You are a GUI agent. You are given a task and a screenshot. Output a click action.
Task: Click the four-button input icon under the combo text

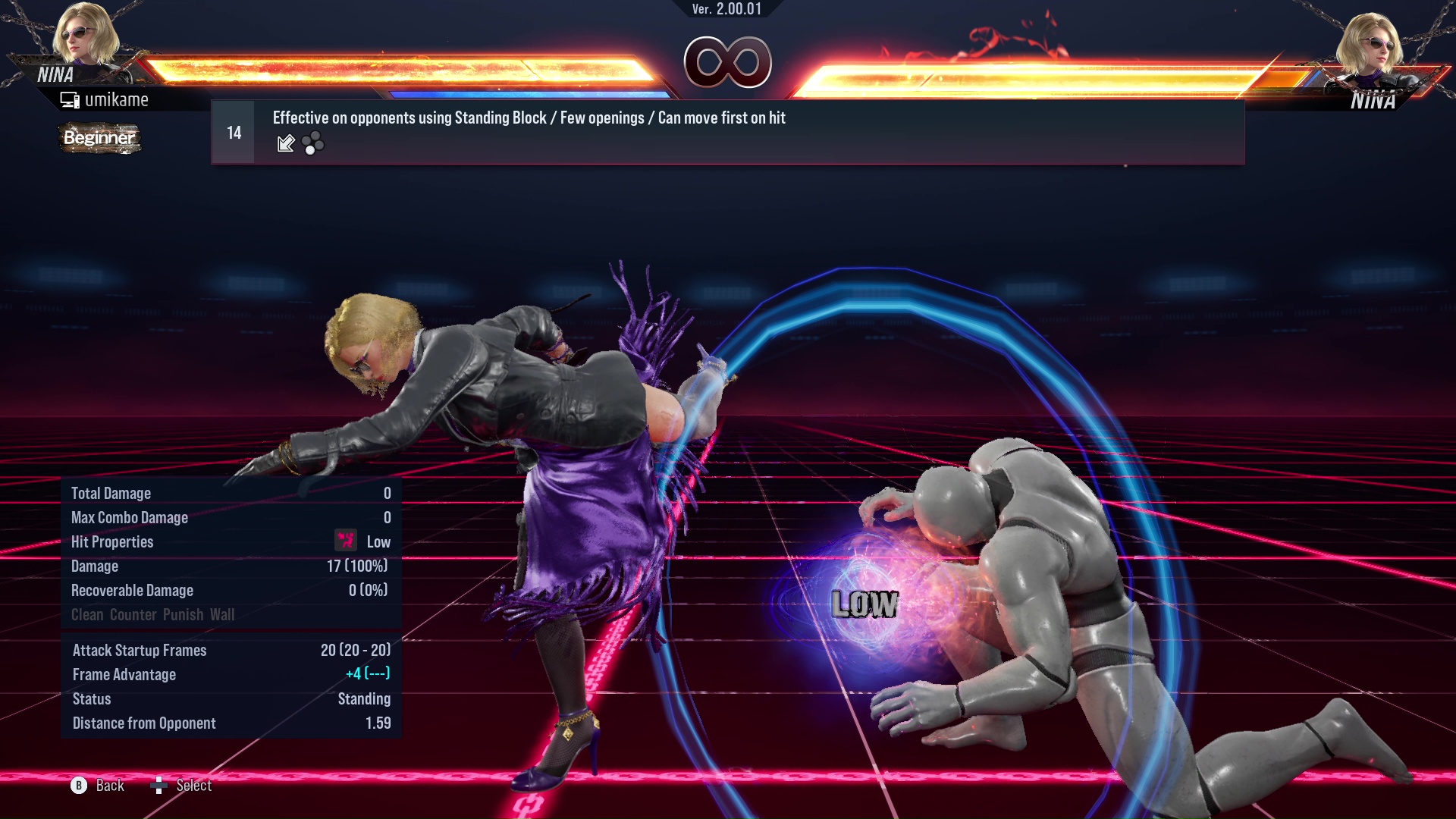(313, 143)
